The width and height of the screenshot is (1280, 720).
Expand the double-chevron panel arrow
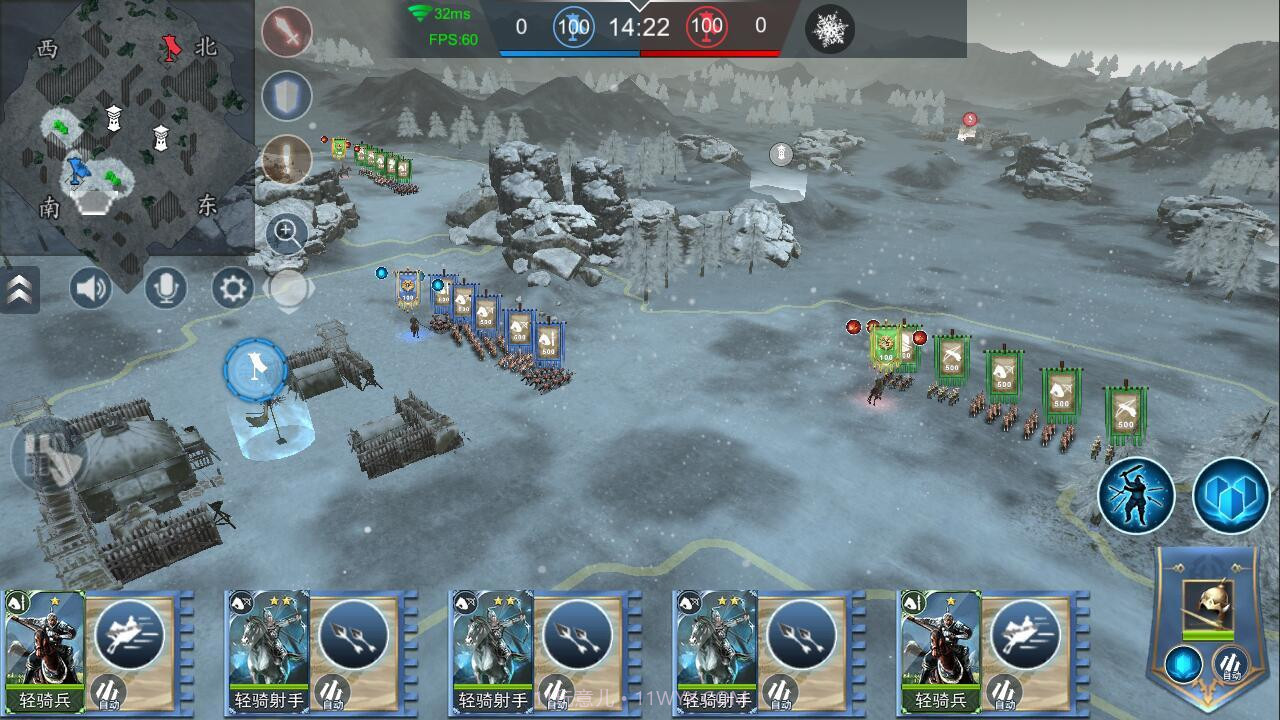pyautogui.click(x=19, y=290)
